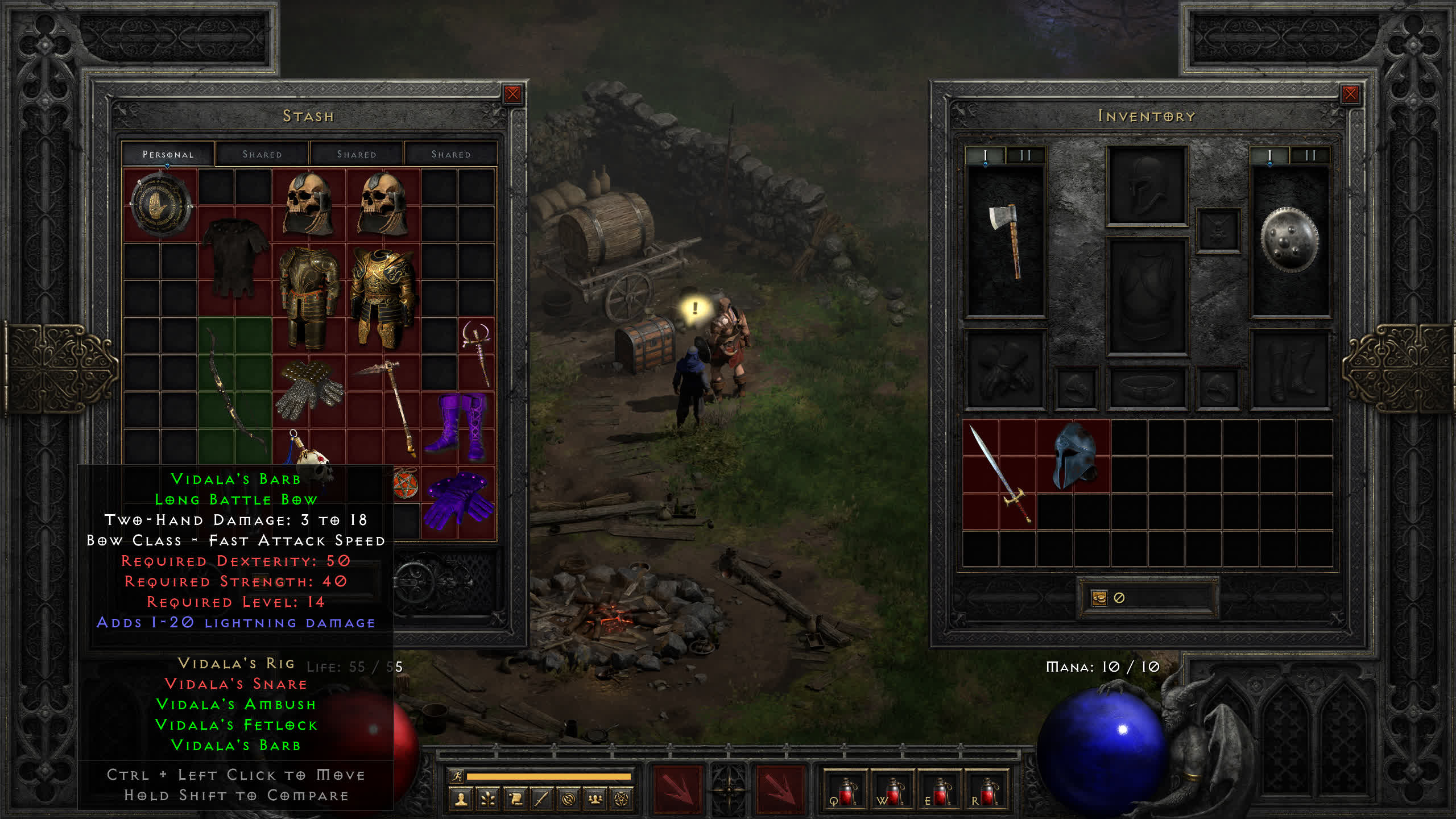Select the blue helm in inventory
Viewport: 1456px width, 819px height.
point(1073,456)
